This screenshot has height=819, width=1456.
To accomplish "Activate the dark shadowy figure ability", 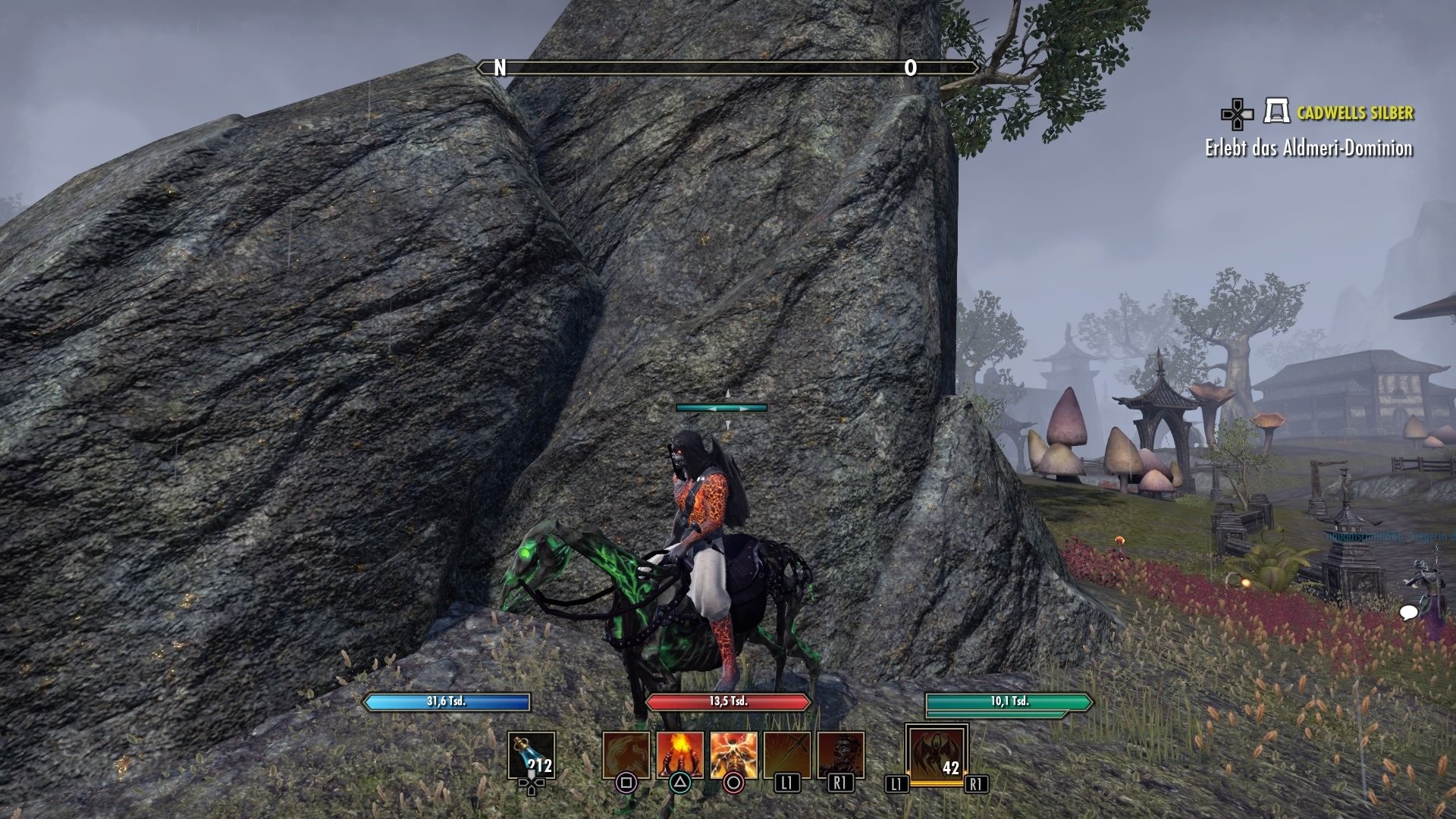I will tap(840, 755).
